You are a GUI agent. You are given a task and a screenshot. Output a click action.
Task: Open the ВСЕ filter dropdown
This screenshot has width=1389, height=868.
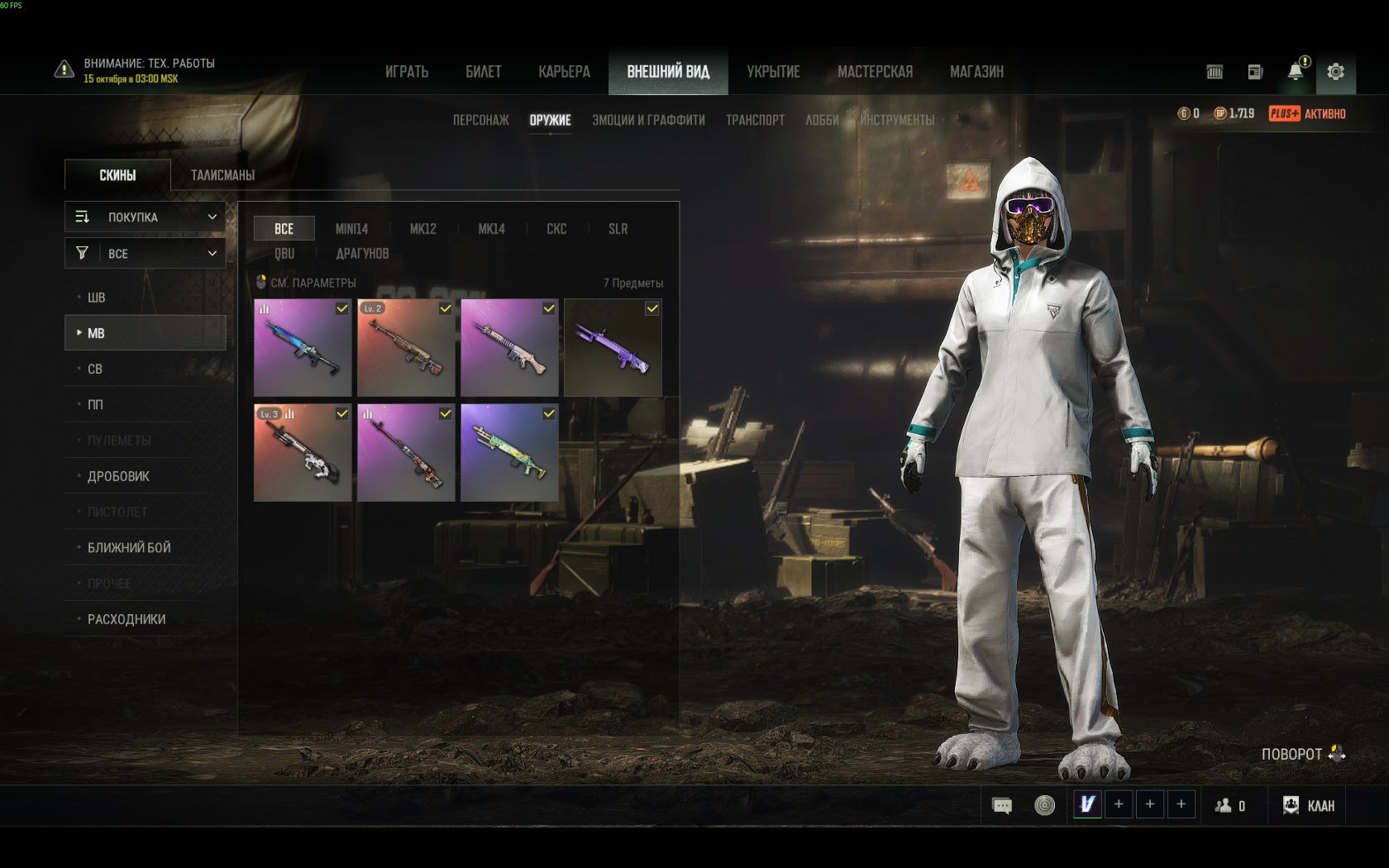(146, 253)
